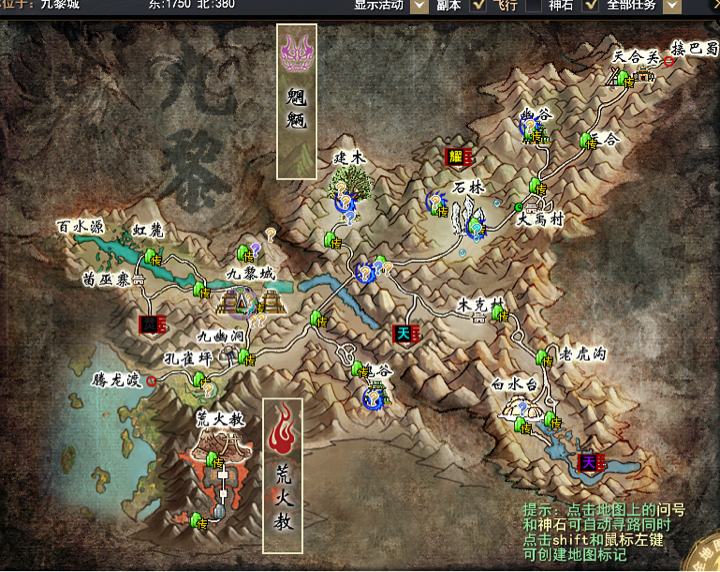Click the red 腾龙渡 exit marker
This screenshot has height=572, width=720.
click(x=151, y=380)
